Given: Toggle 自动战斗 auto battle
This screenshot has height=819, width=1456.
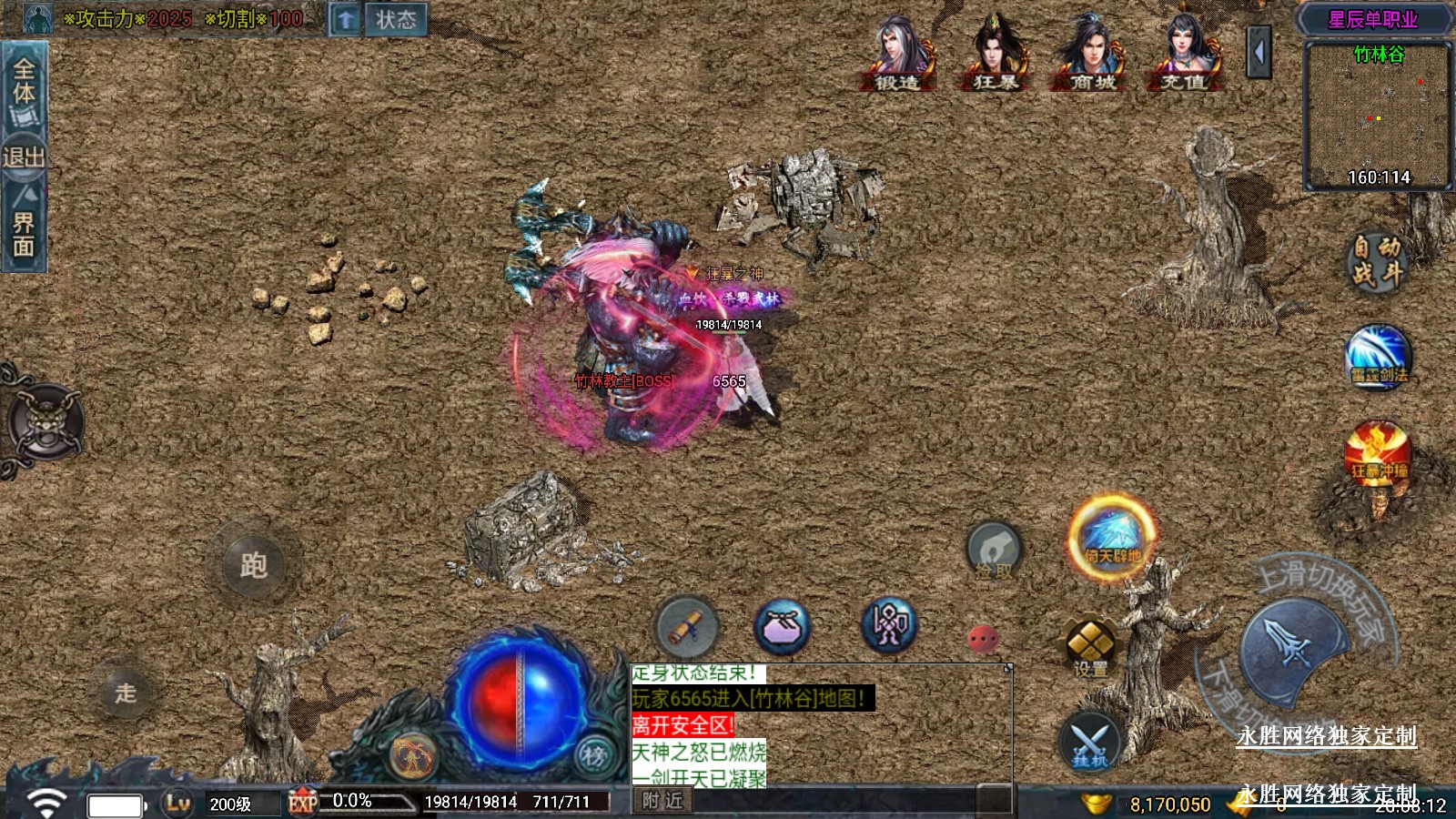Looking at the screenshot, I should (1376, 260).
